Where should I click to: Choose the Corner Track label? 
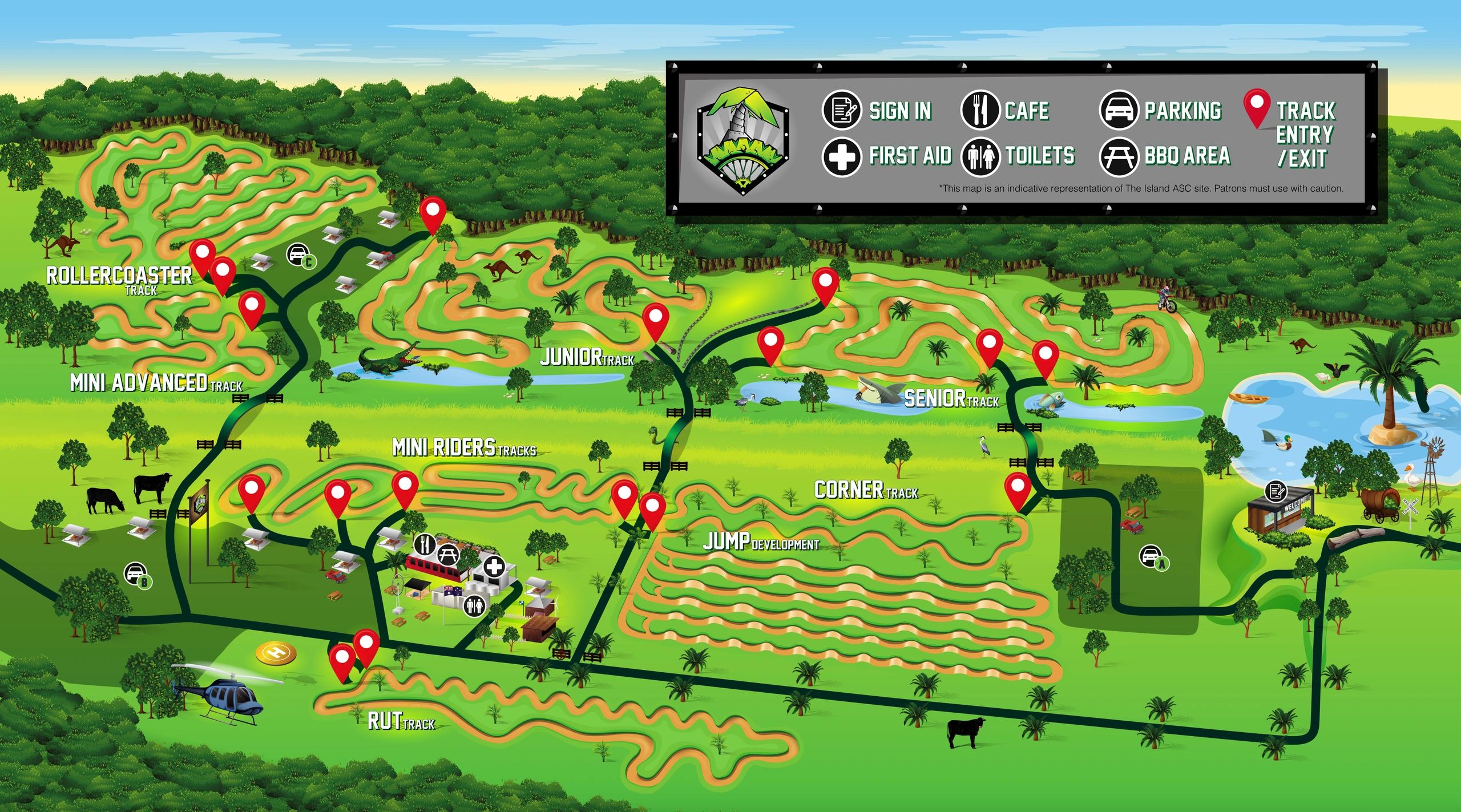(866, 490)
